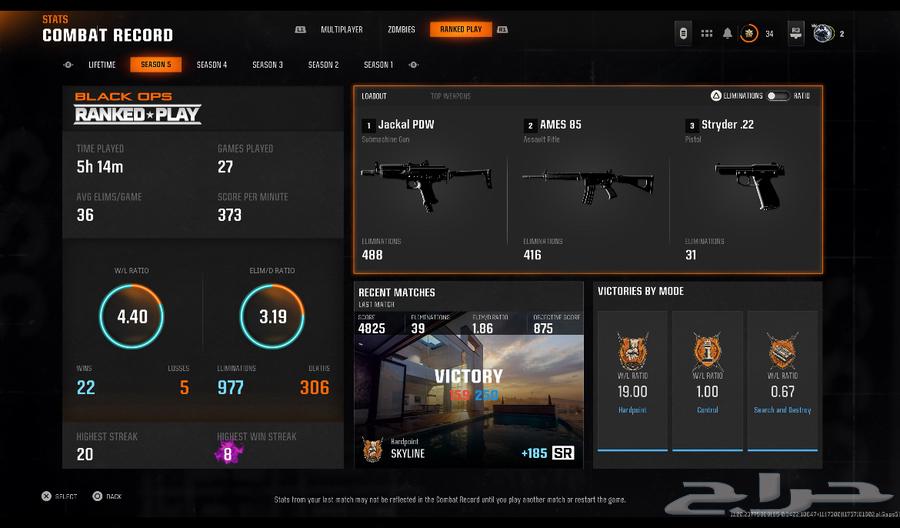Open the Zombies combat record tab

401,30
